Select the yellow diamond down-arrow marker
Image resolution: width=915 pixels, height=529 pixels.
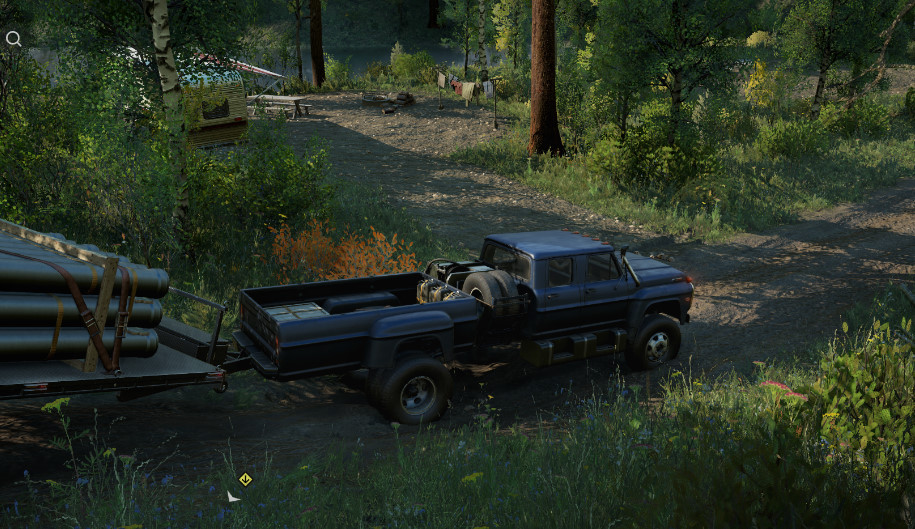[x=245, y=479]
